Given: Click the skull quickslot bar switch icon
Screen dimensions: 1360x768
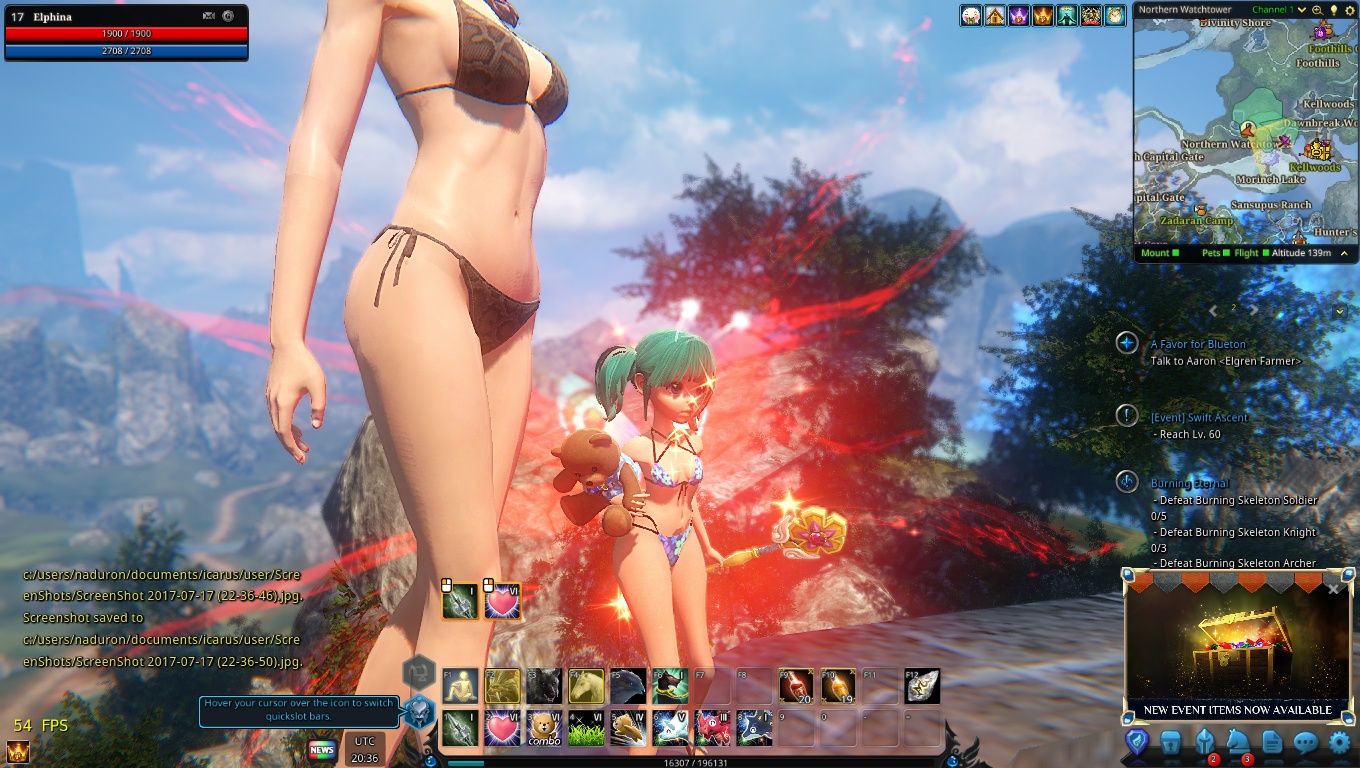Looking at the screenshot, I should pyautogui.click(x=419, y=712).
